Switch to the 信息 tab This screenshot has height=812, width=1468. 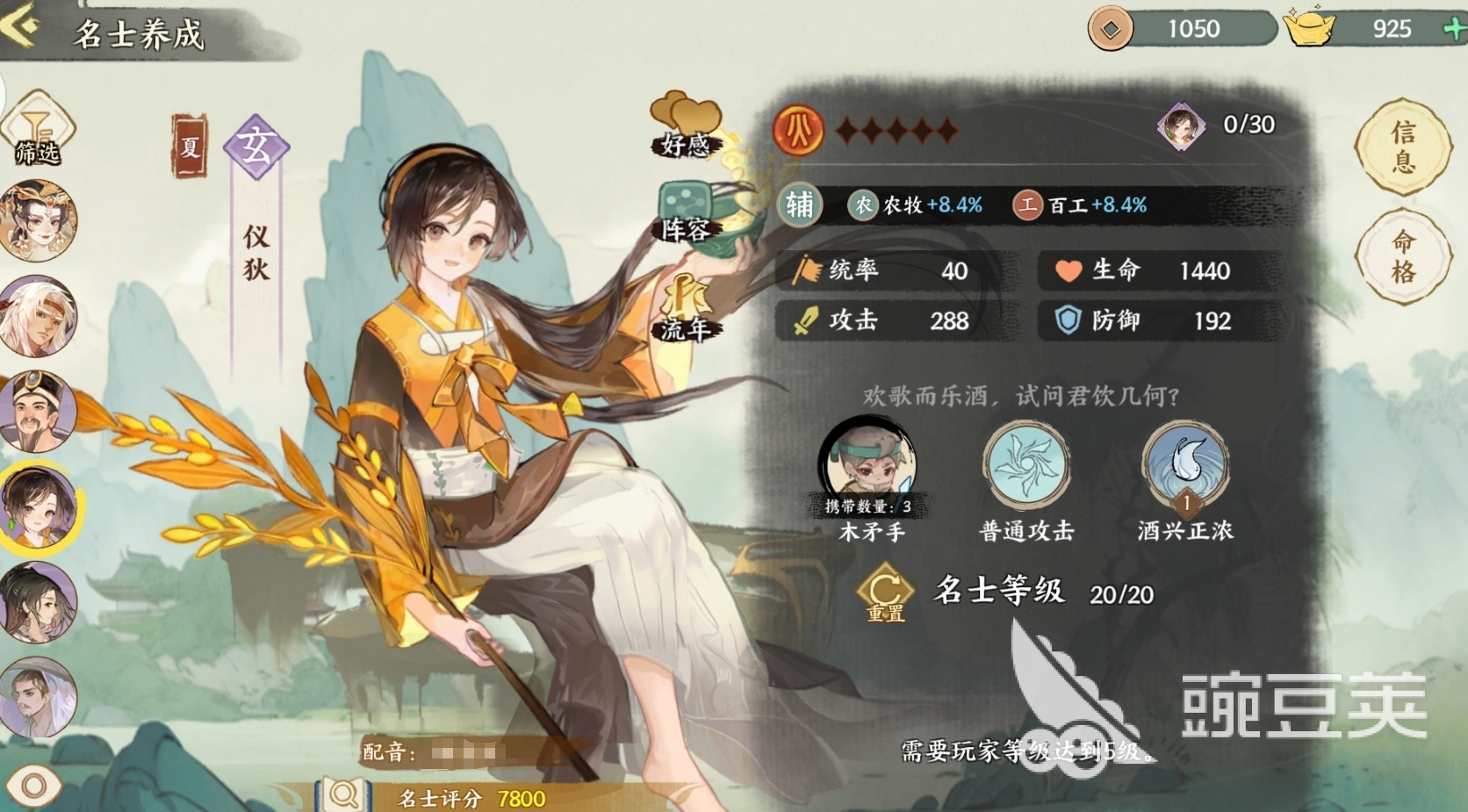click(1403, 143)
